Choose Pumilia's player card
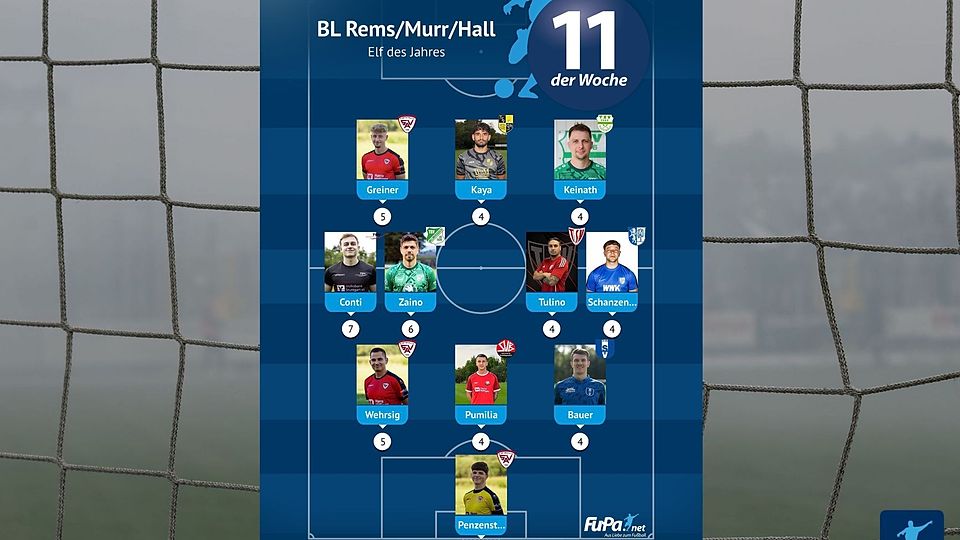The height and width of the screenshot is (540, 960). tap(481, 383)
